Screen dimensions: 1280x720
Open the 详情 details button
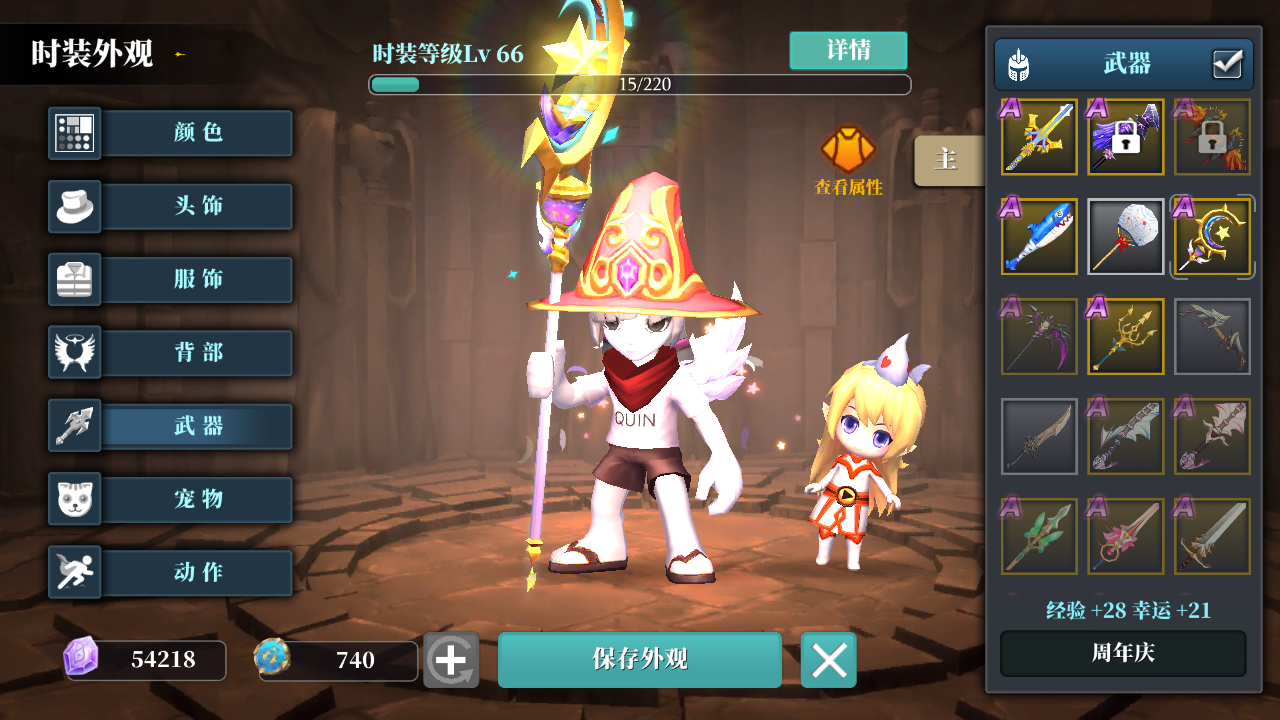coord(849,50)
